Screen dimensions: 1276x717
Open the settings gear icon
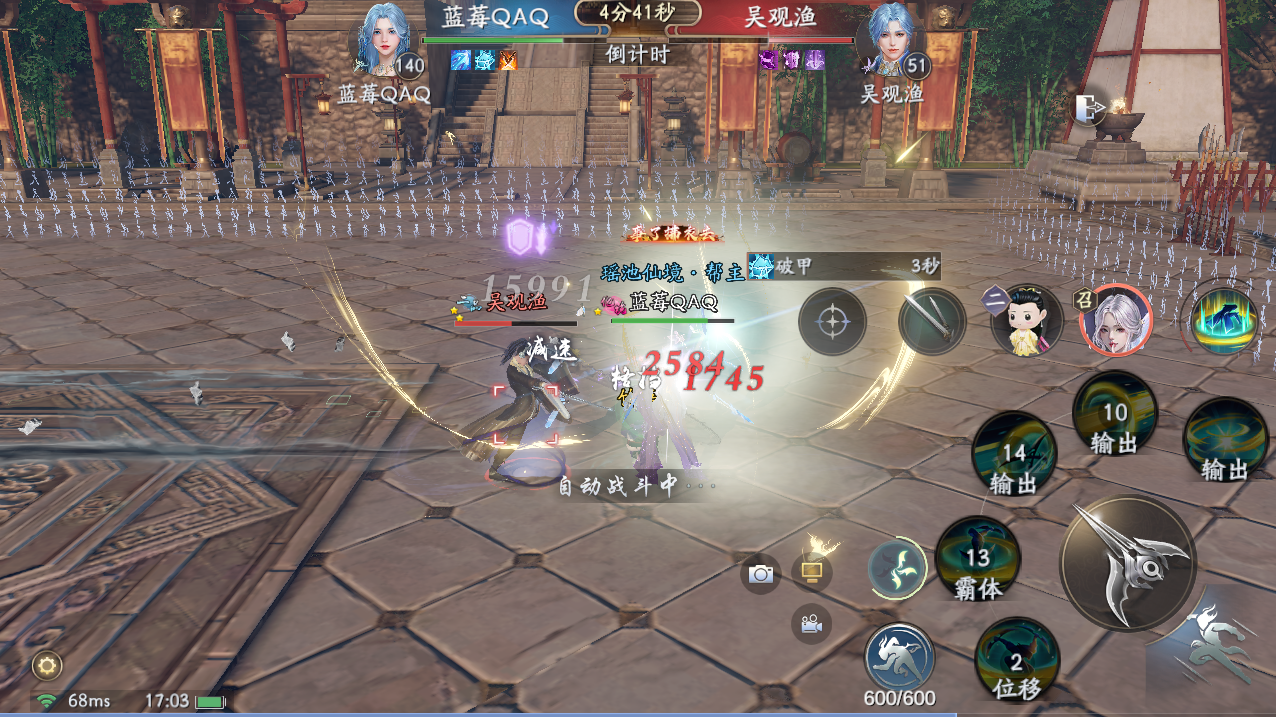(46, 664)
